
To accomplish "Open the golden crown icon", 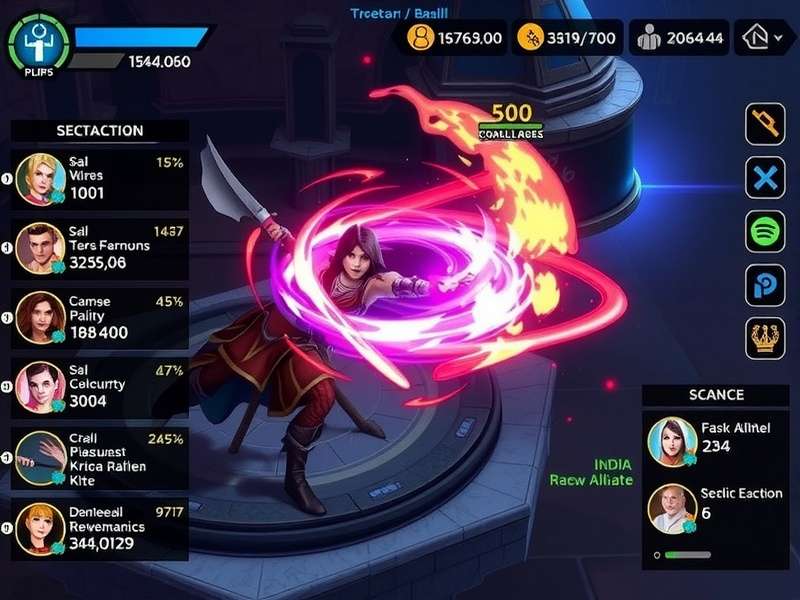I will (766, 338).
